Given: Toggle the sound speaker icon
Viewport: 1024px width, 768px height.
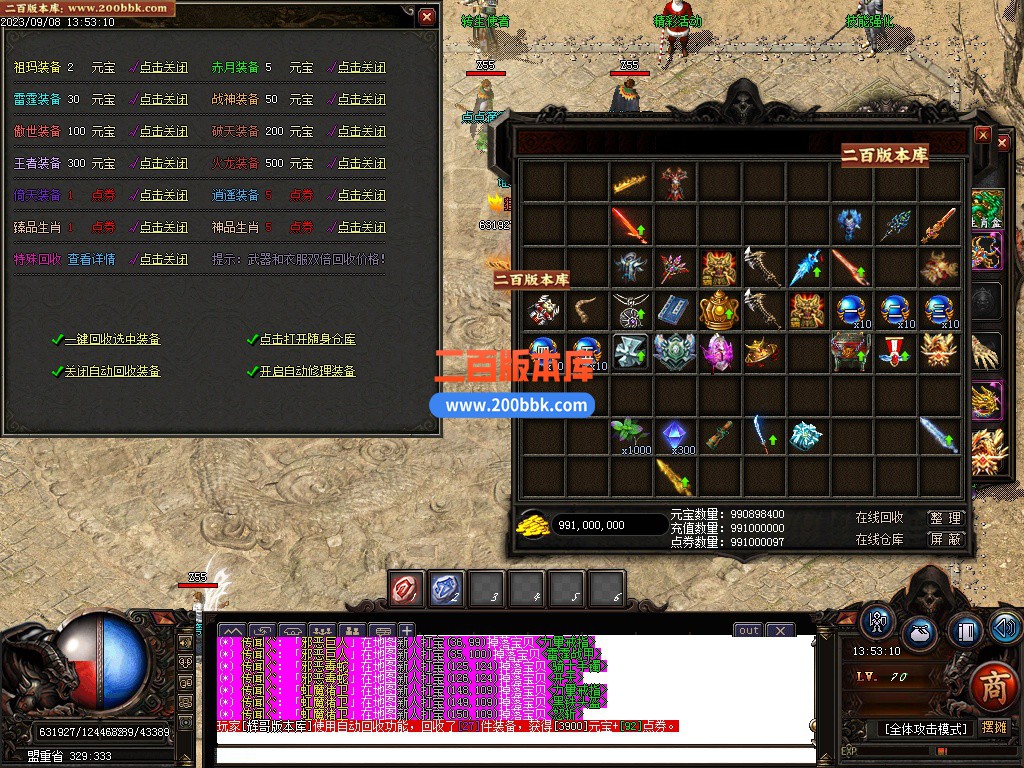Looking at the screenshot, I should [x=1006, y=628].
